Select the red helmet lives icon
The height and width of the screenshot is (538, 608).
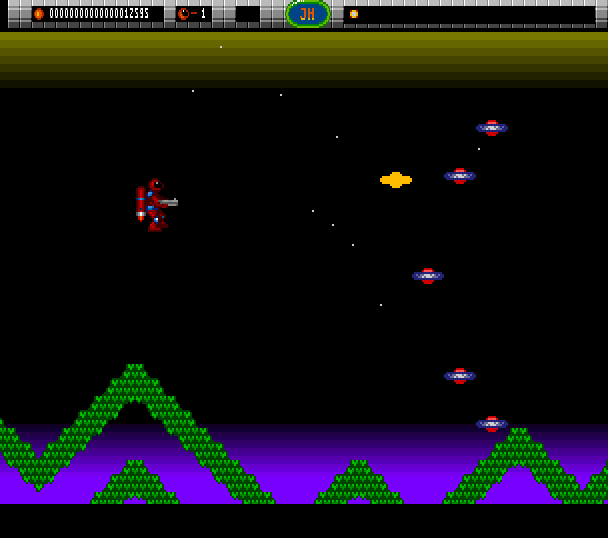183,14
